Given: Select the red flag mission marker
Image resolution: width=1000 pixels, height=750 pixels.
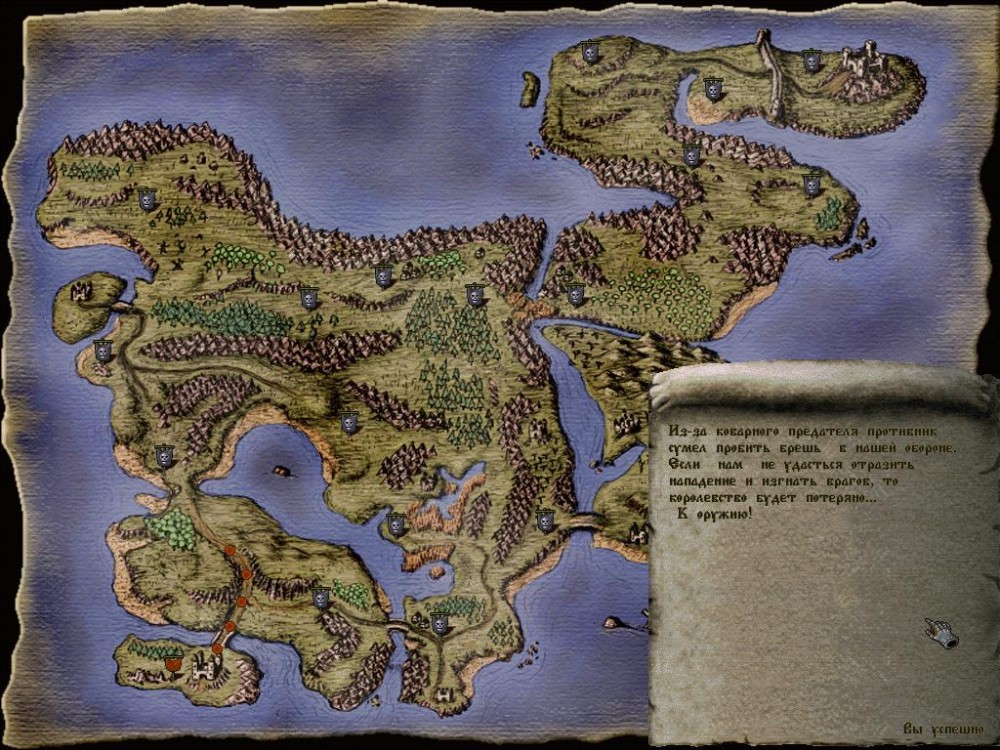Looking at the screenshot, I should pyautogui.click(x=173, y=663).
